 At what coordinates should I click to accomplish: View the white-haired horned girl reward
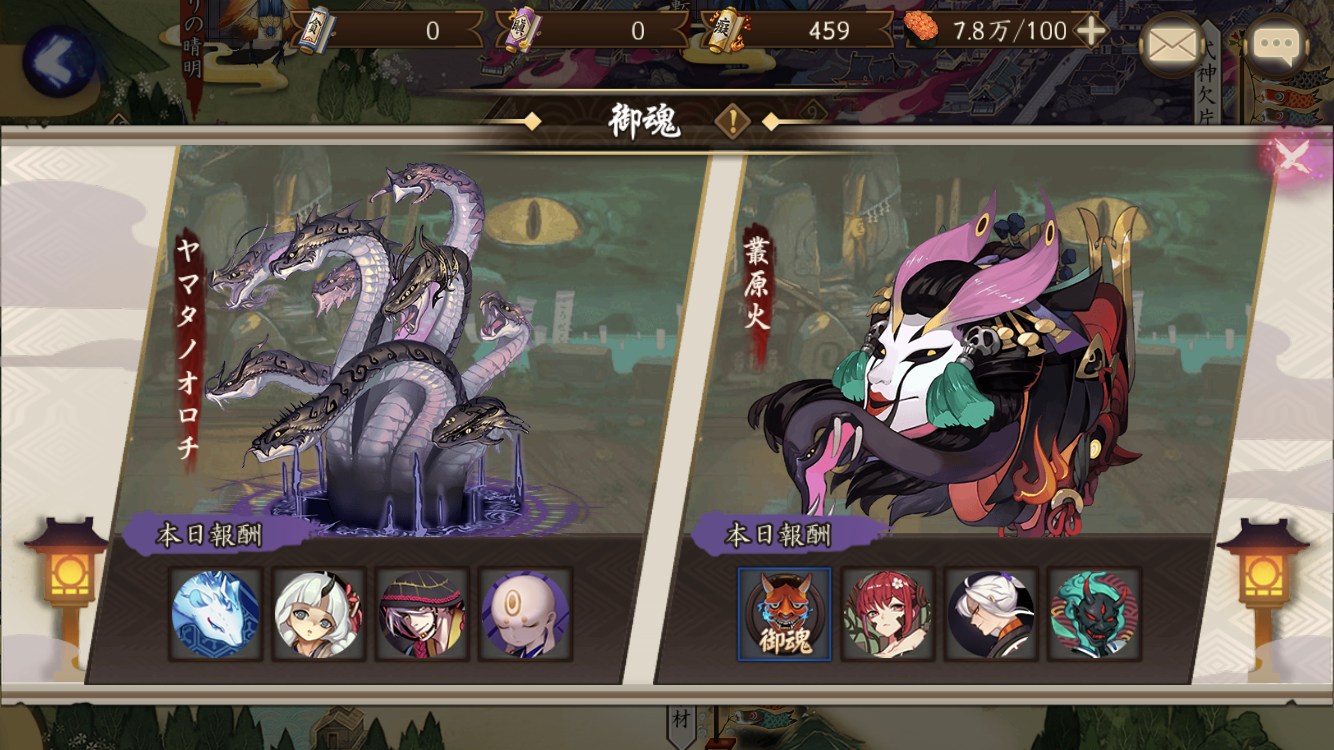point(319,614)
